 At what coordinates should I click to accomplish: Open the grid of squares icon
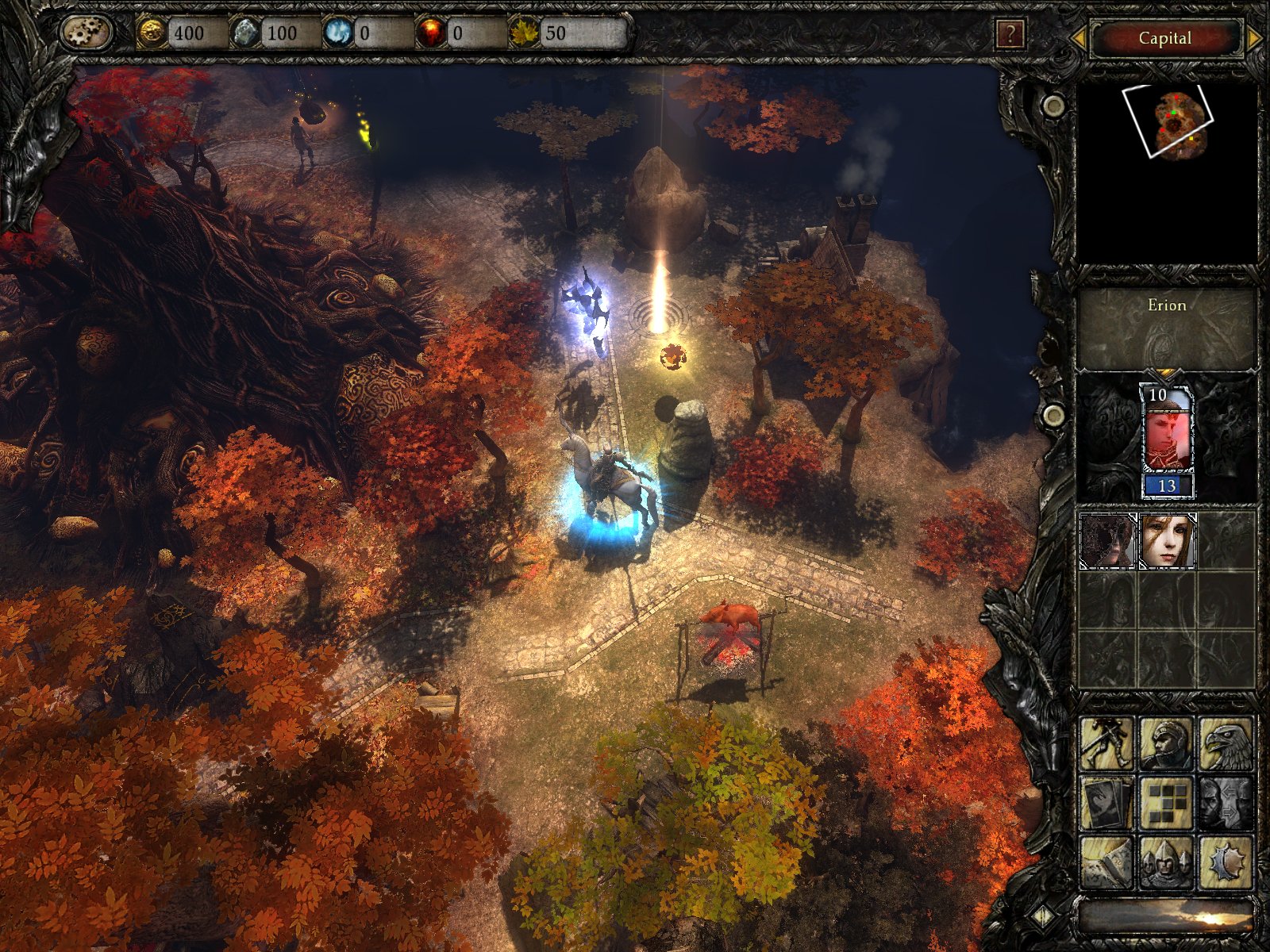1166,803
